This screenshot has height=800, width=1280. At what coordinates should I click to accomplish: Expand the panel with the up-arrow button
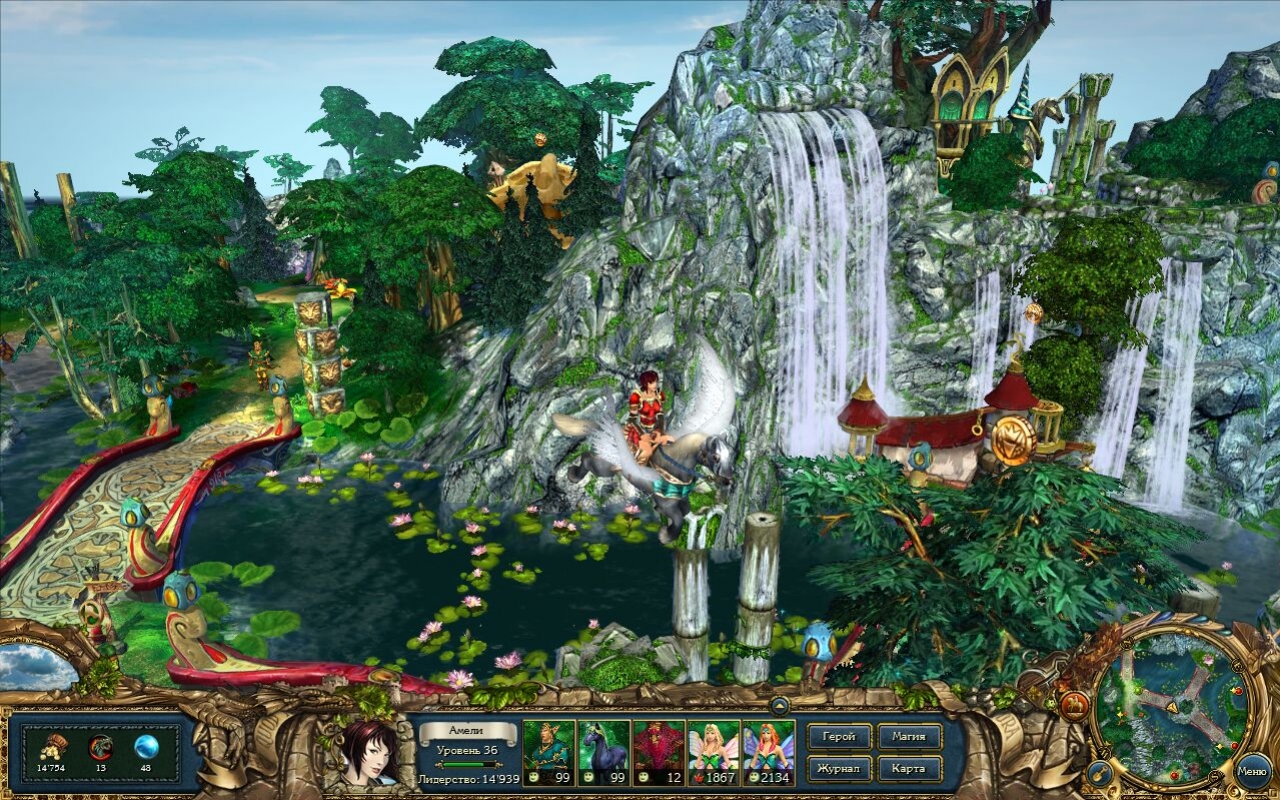[778, 706]
